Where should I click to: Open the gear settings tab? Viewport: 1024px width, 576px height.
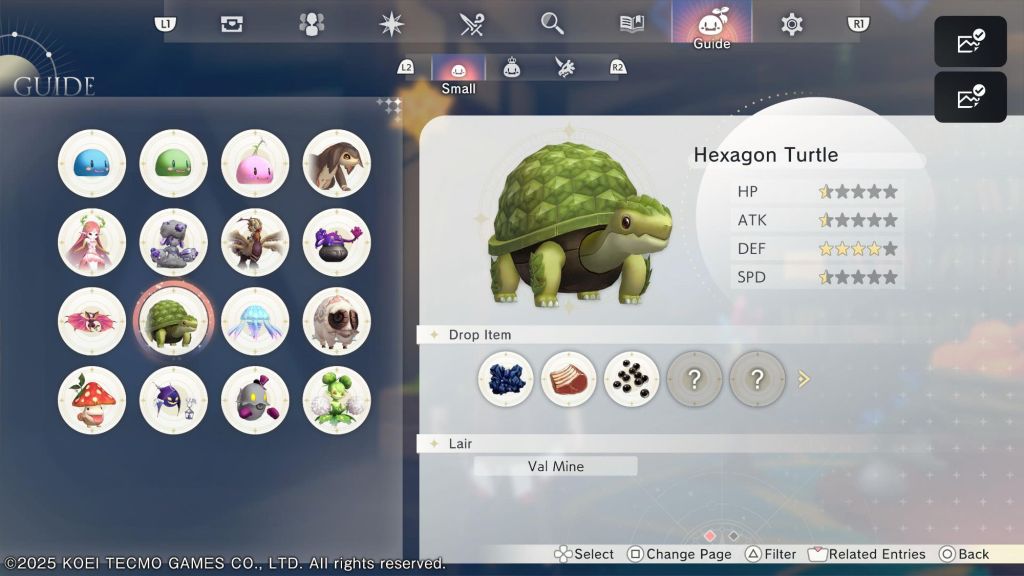click(792, 24)
